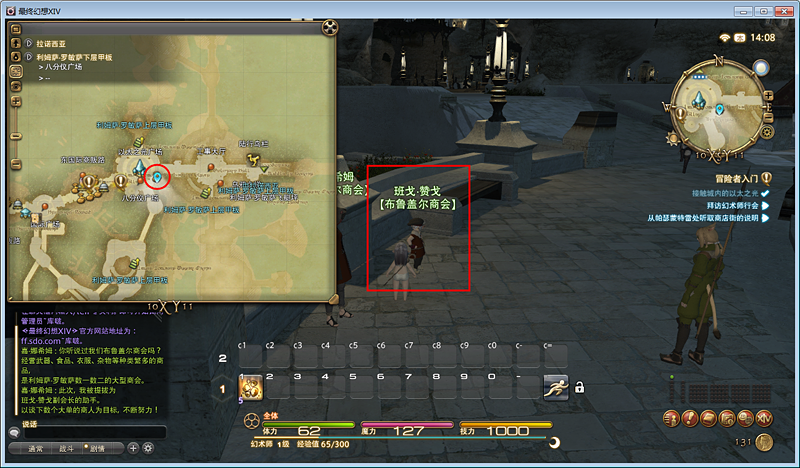Image resolution: width=800 pixels, height=468 pixels.
Task: Switch to the 通常 chat tab
Action: (36, 448)
